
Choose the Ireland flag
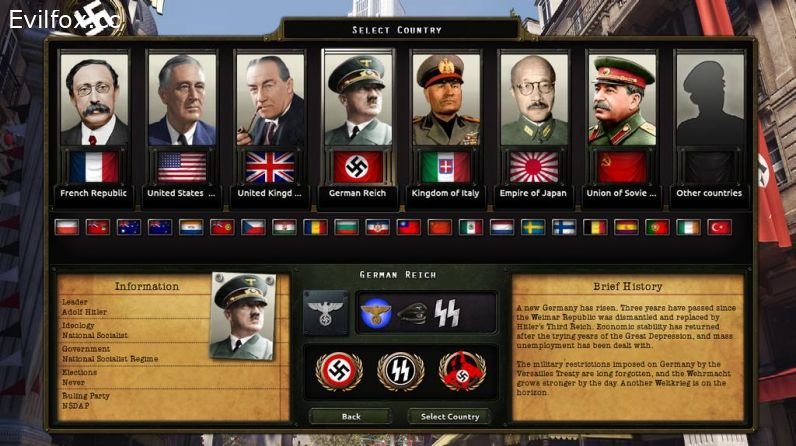click(688, 227)
